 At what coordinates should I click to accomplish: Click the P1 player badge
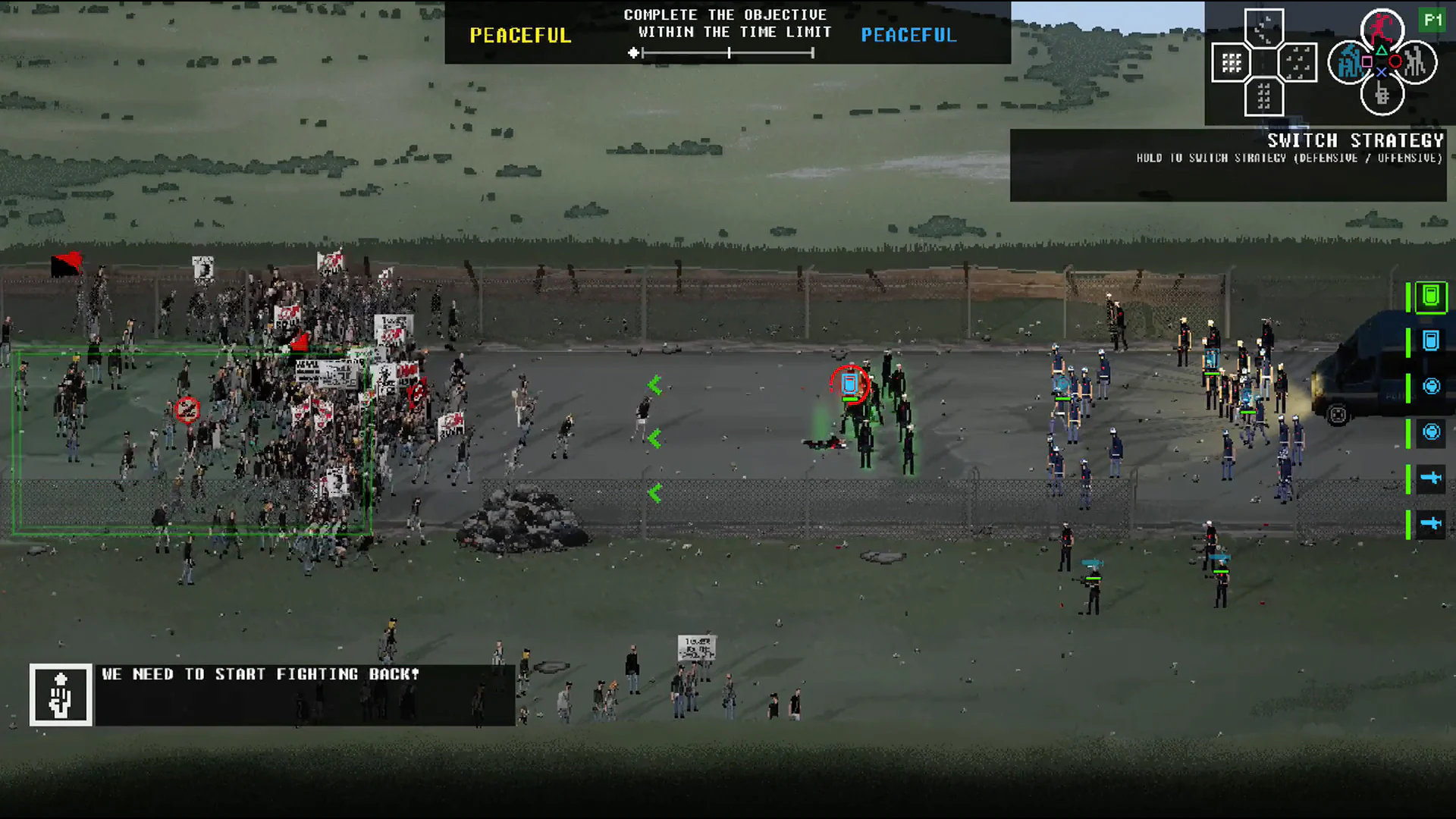coord(1433,21)
